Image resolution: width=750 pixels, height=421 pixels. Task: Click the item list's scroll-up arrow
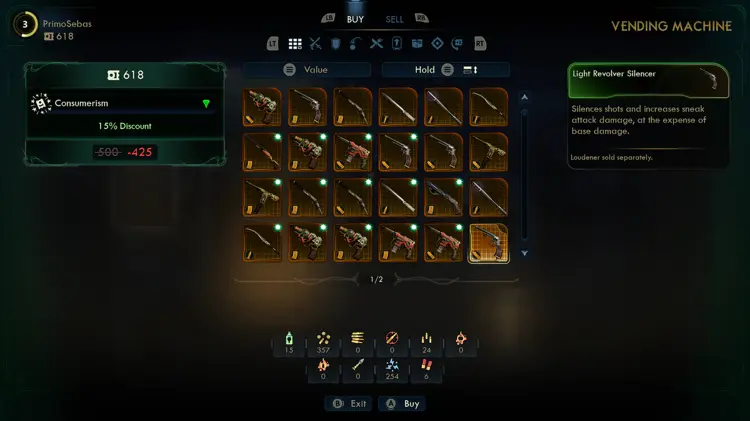[524, 98]
